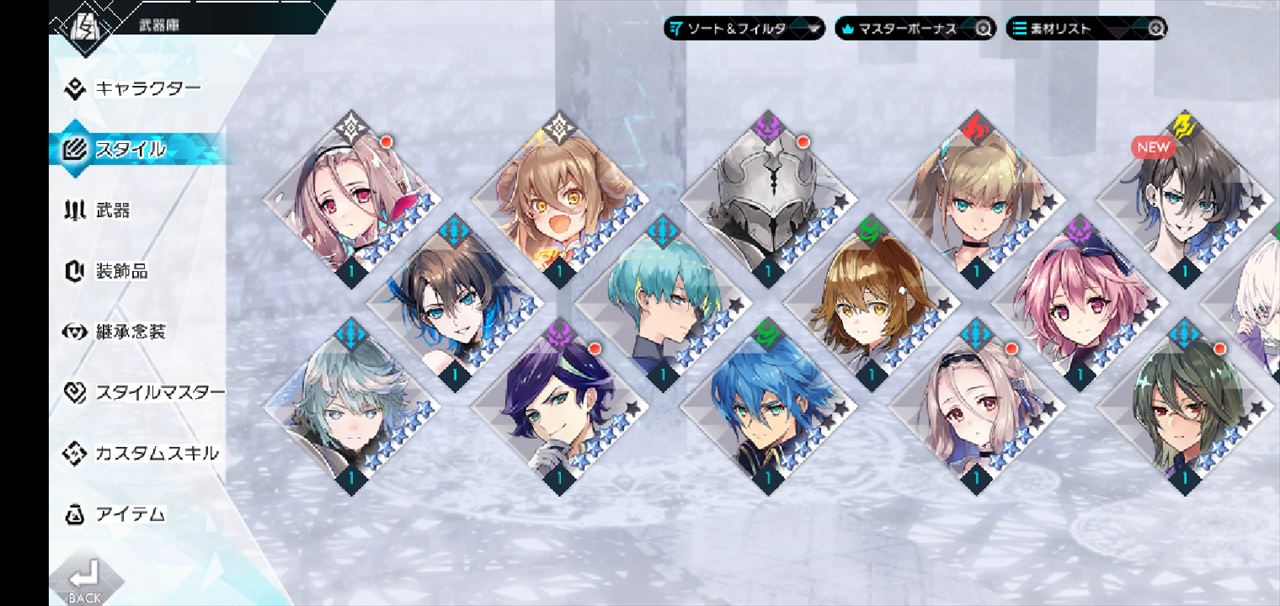Go to 継承念装 menu

tap(129, 332)
